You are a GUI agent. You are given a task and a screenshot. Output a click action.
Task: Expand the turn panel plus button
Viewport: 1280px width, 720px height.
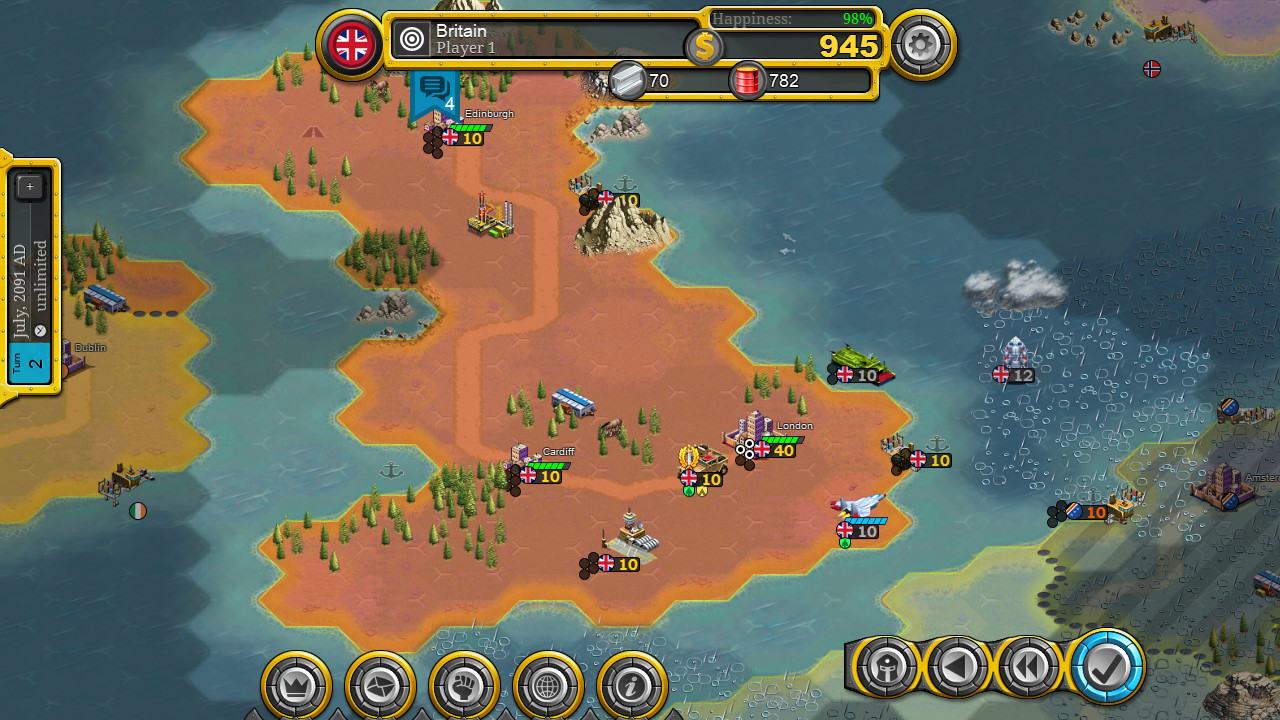click(30, 186)
